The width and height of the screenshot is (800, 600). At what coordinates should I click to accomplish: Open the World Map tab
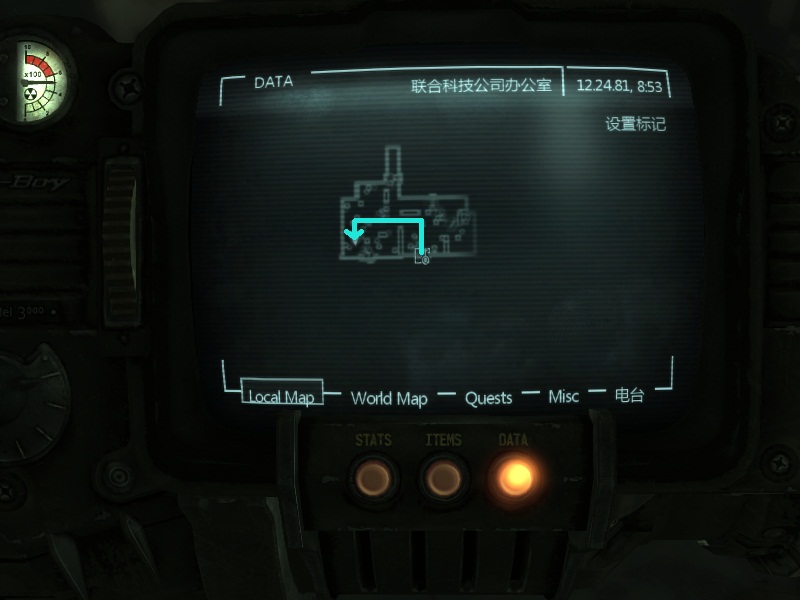coord(389,398)
